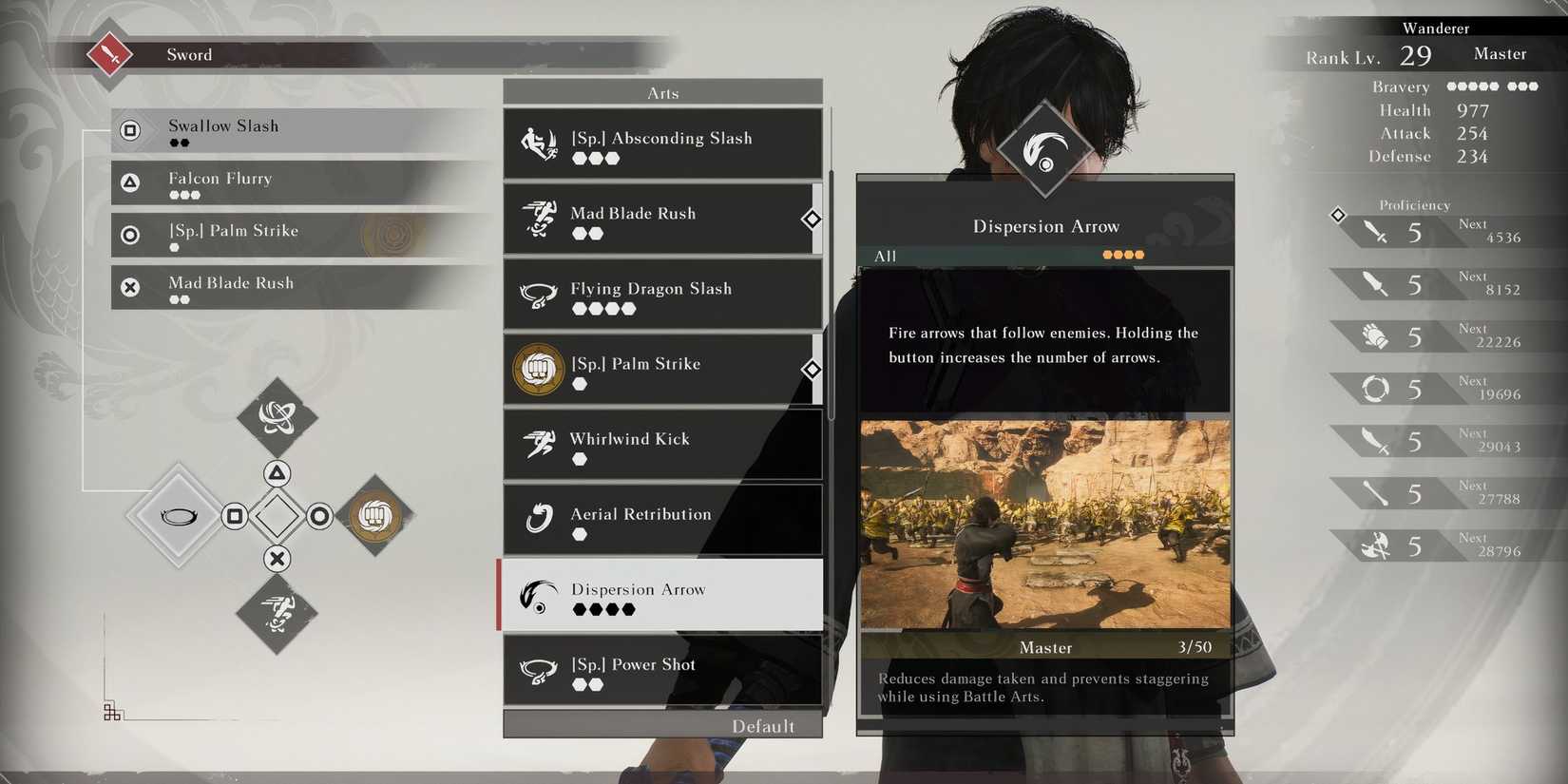The image size is (1568, 784).
Task: Switch to the All arts tab
Action: click(886, 256)
